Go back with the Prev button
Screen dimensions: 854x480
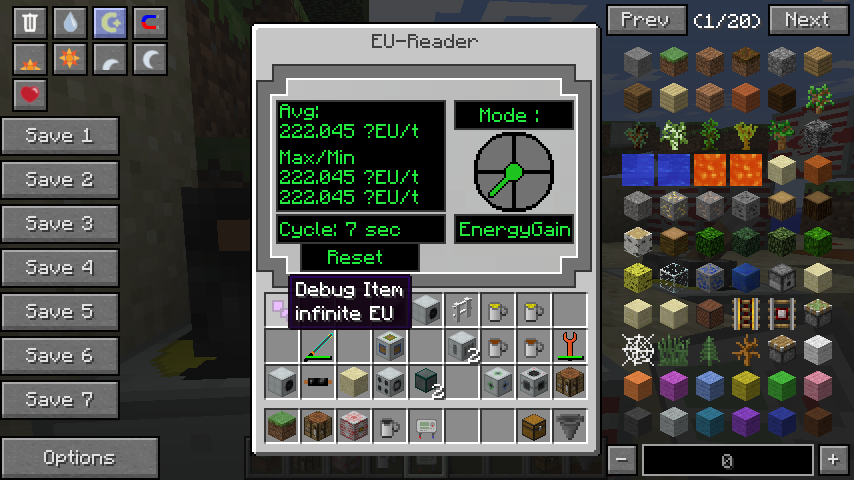tap(646, 20)
